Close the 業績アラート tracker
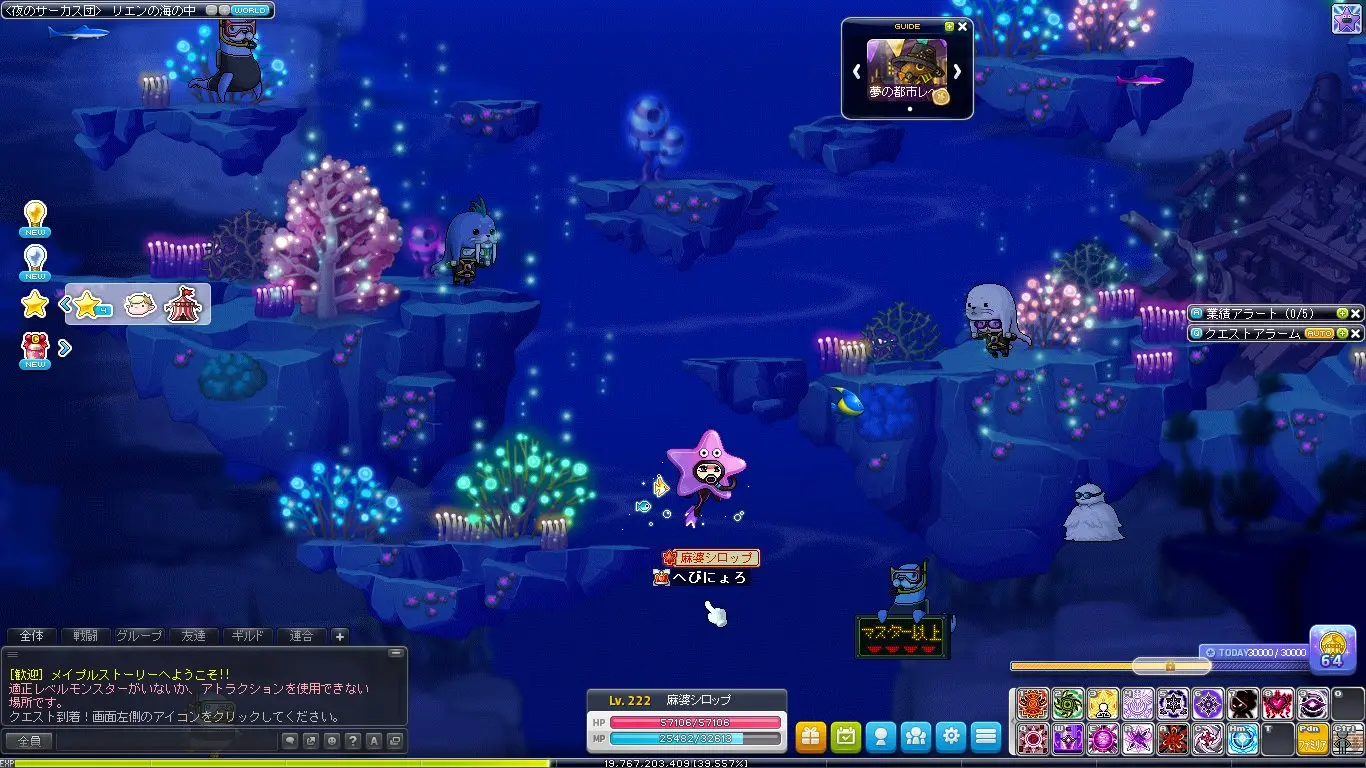 pyautogui.click(x=1356, y=313)
